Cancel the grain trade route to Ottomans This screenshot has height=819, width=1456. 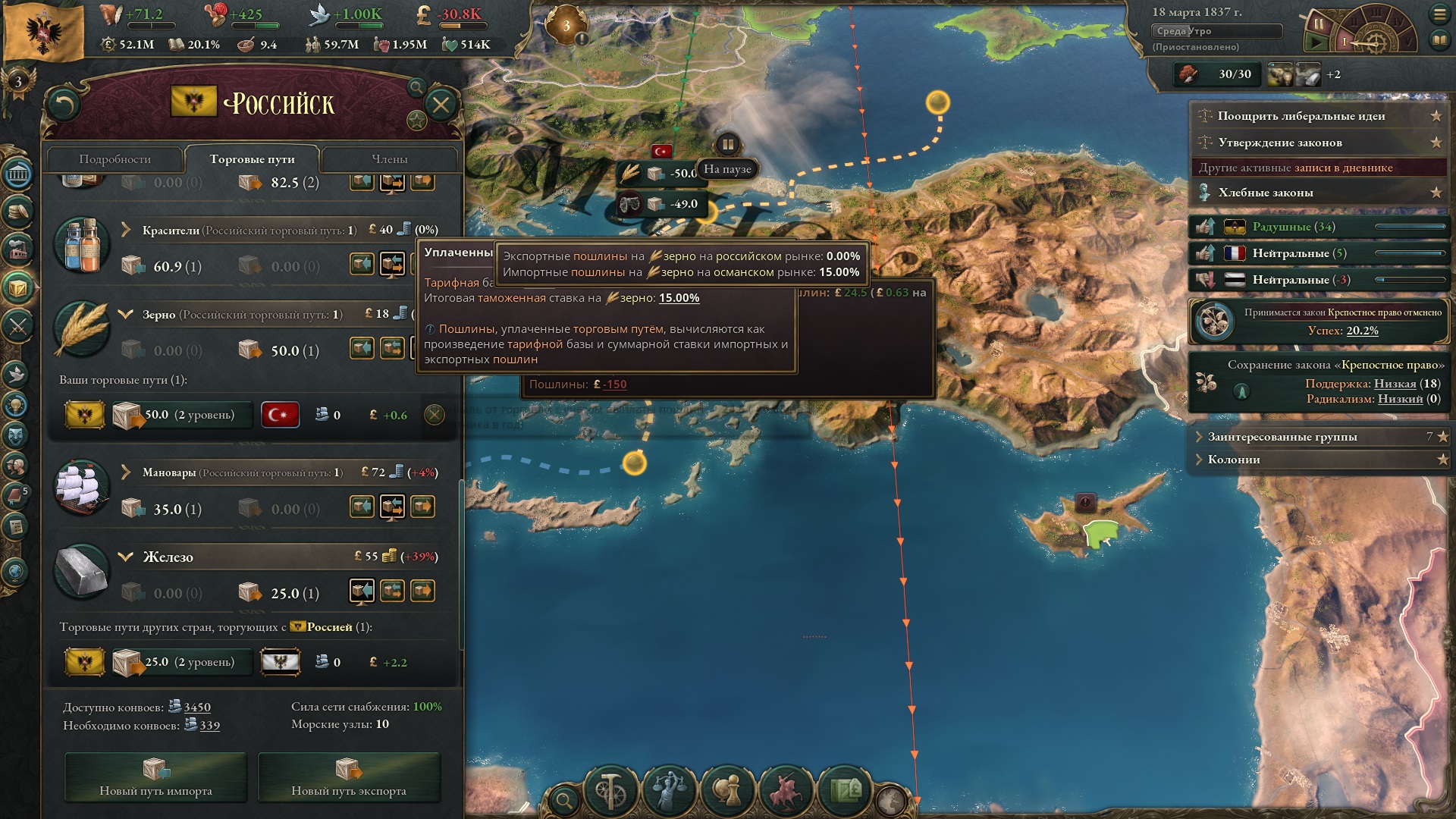click(434, 415)
